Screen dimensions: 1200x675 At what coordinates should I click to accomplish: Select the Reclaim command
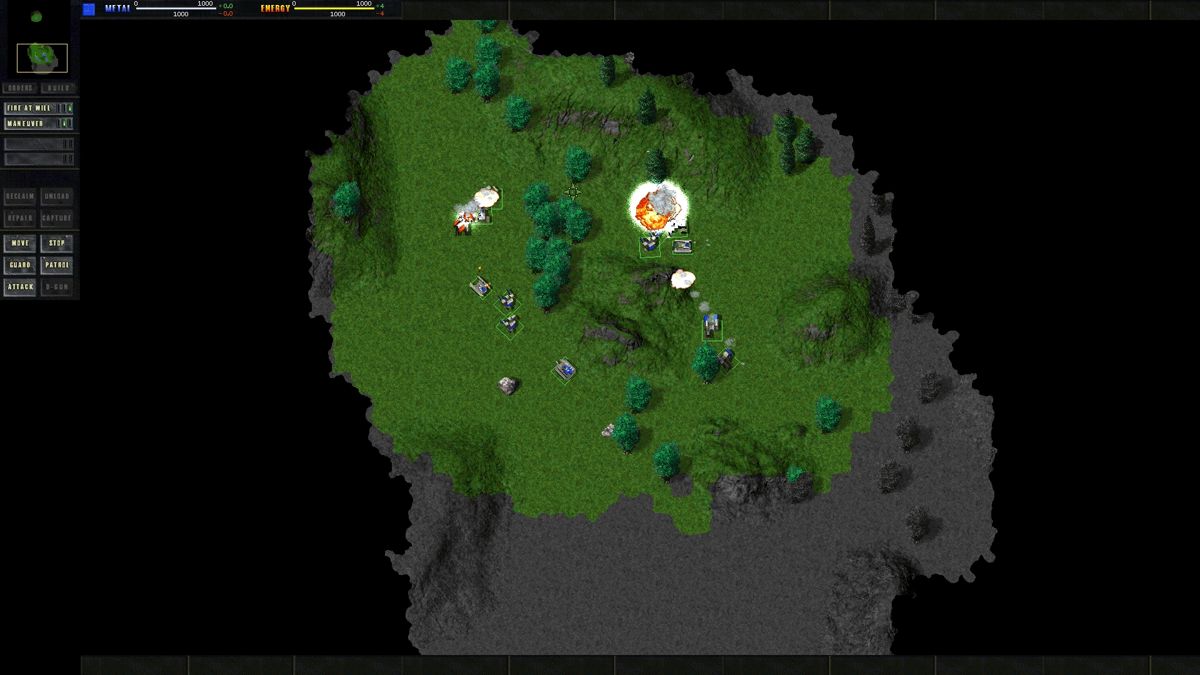pos(20,197)
